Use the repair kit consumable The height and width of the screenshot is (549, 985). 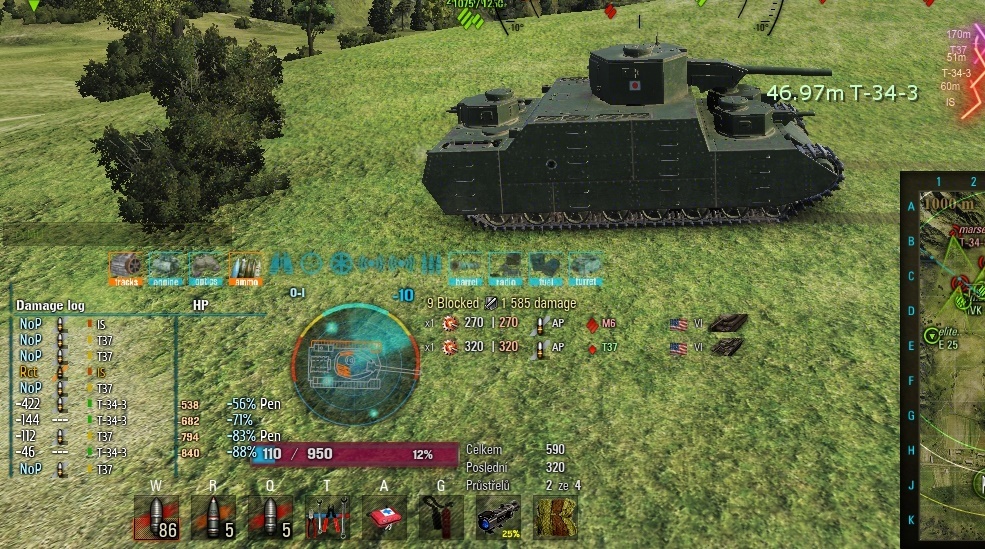coord(327,517)
